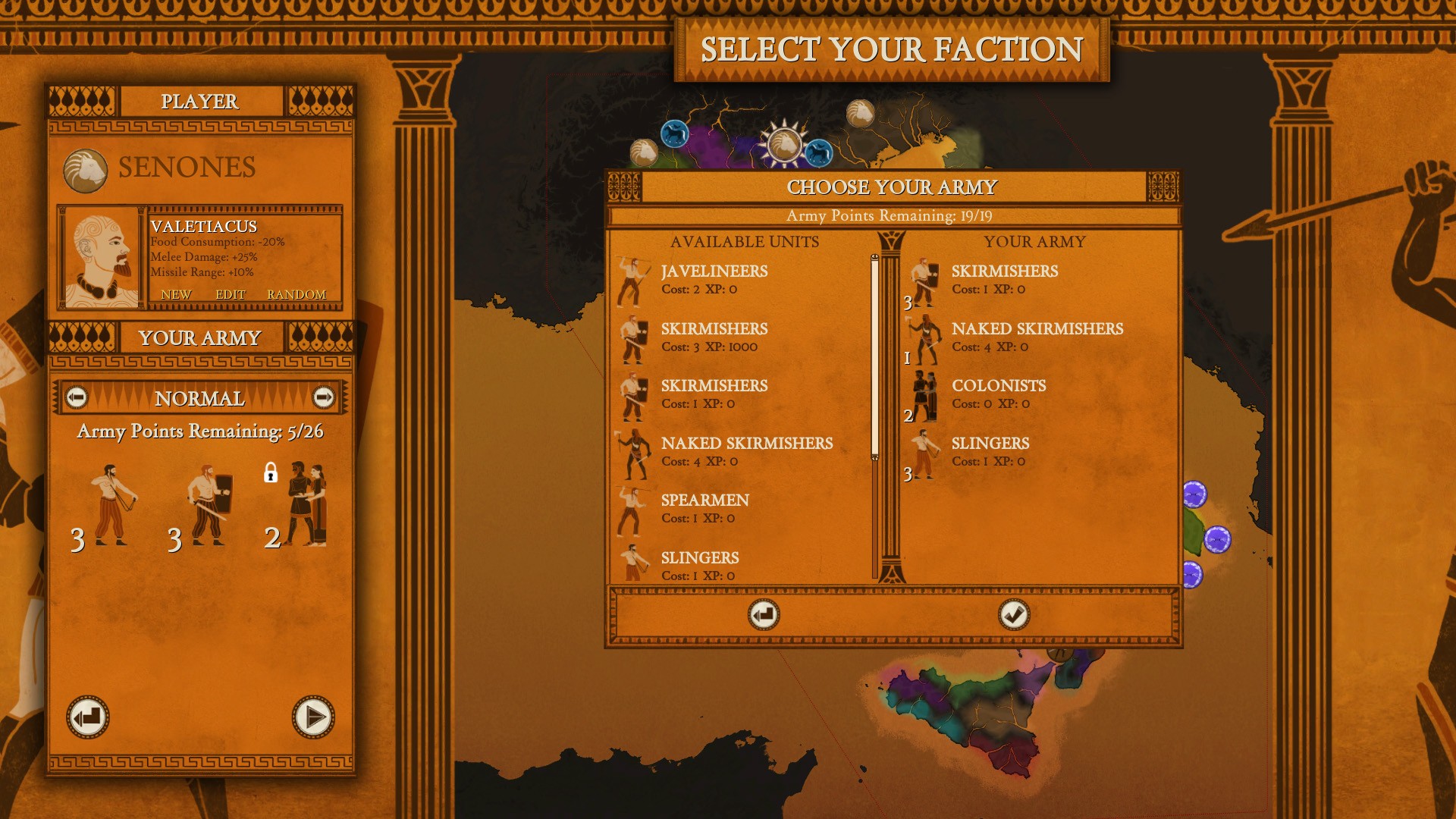Add Spearmen from available units
This screenshot has height=819, width=1456.
tap(704, 508)
